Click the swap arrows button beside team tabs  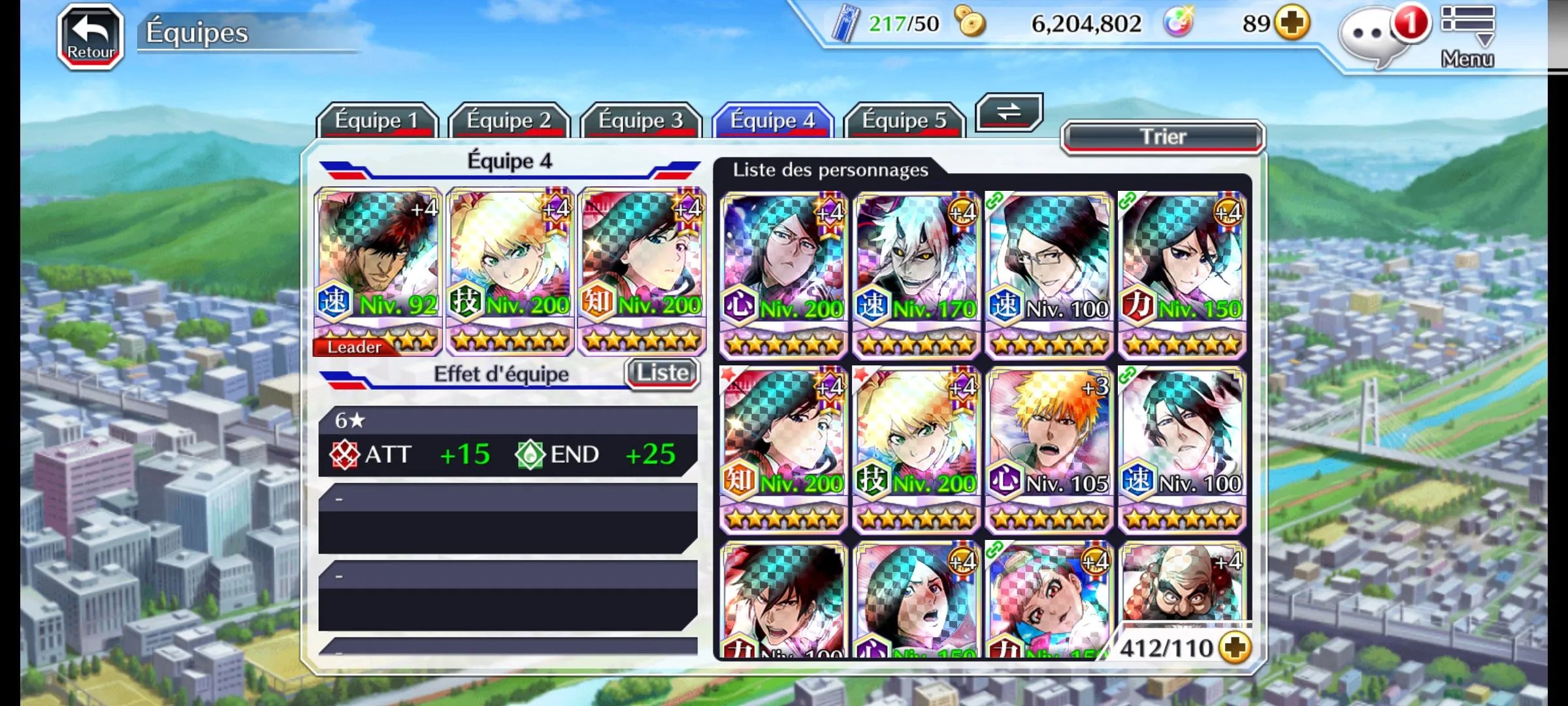pyautogui.click(x=1008, y=112)
